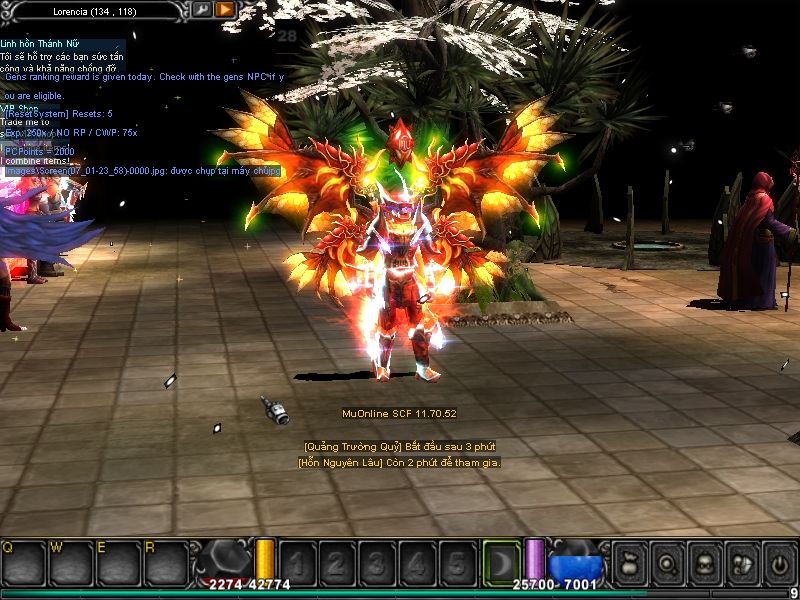Click the power icon system button
Viewport: 800px width, 600px height.
tap(778, 563)
